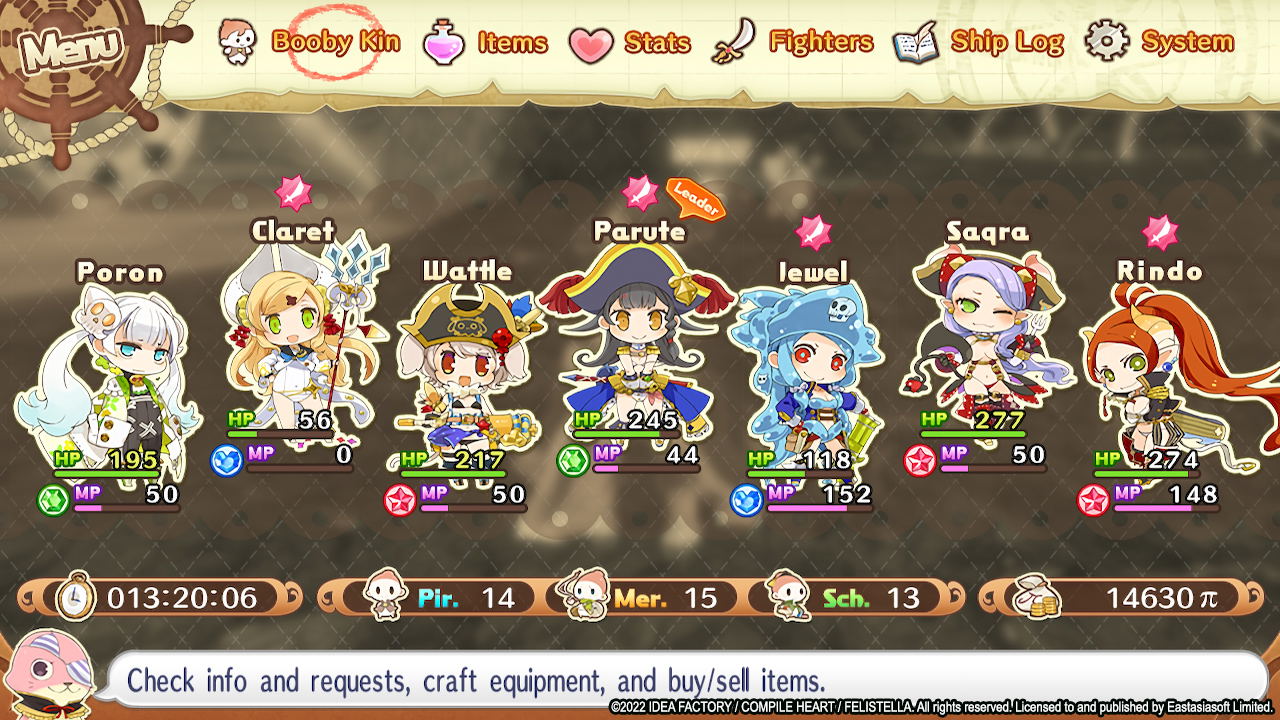Click the sword icon for Fighters

[x=730, y=40]
